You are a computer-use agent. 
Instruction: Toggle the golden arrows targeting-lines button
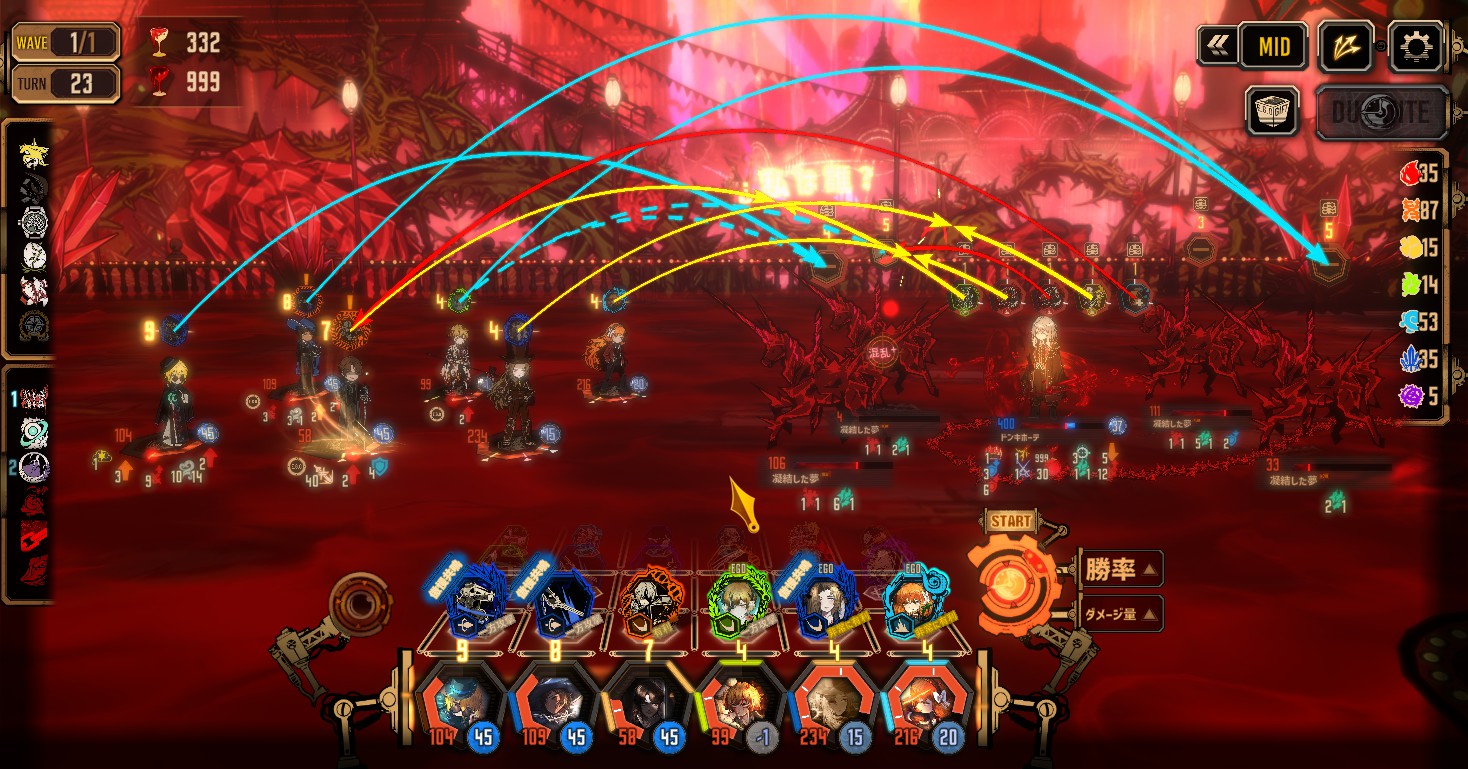pos(1345,46)
